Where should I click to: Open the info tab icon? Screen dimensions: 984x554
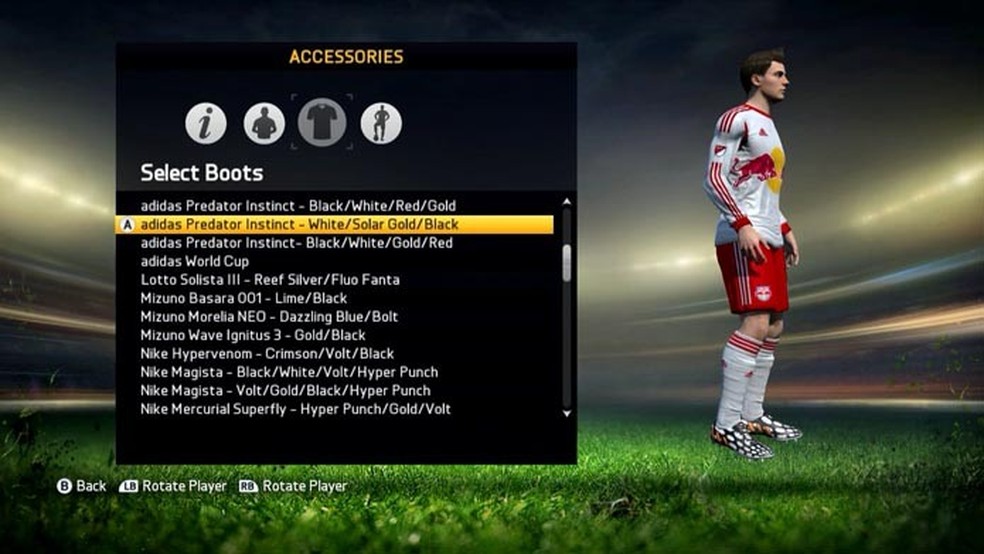click(206, 123)
